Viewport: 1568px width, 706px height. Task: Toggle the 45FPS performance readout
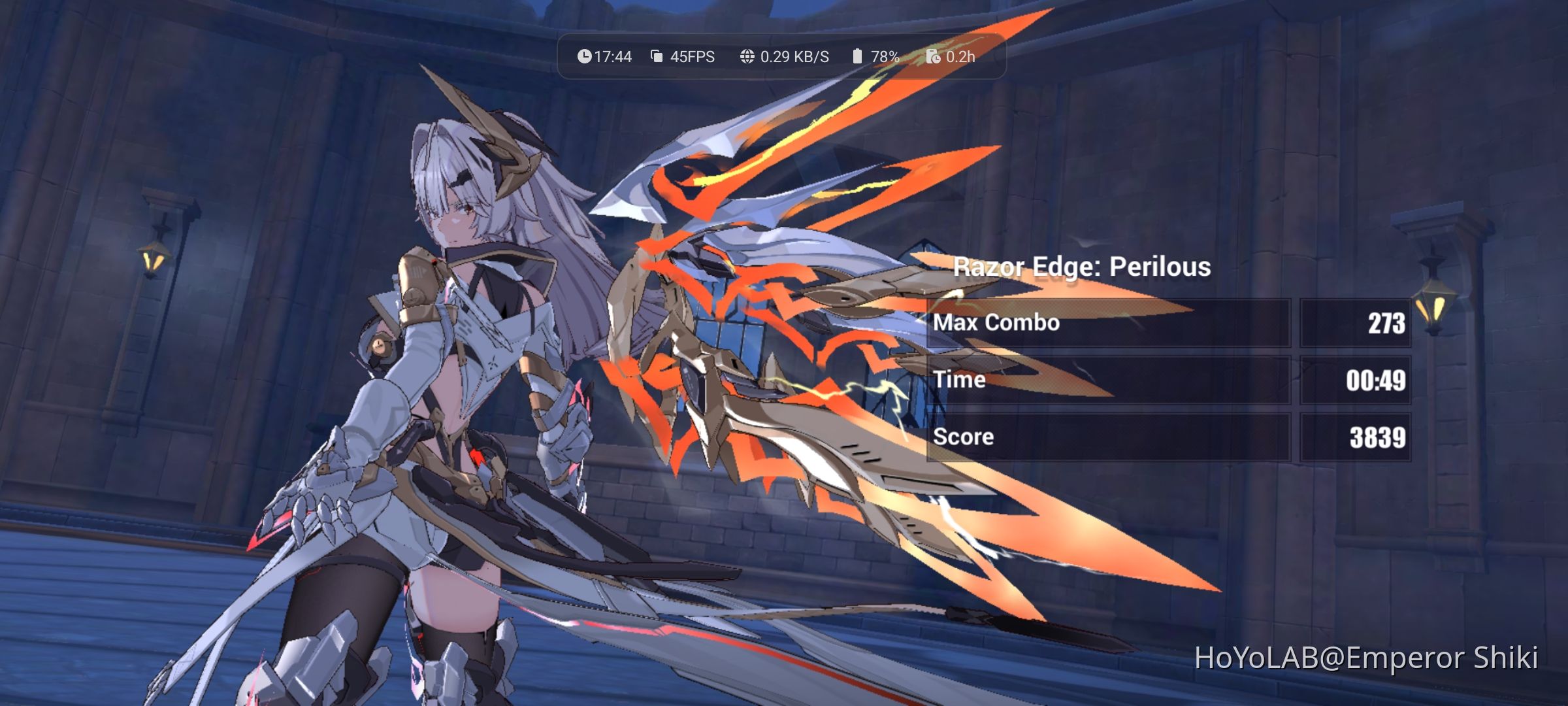pyautogui.click(x=689, y=57)
